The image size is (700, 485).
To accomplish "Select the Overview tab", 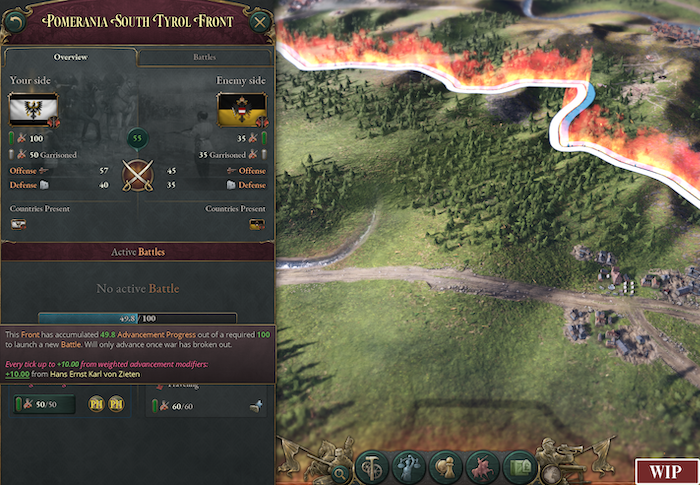I will click(70, 57).
